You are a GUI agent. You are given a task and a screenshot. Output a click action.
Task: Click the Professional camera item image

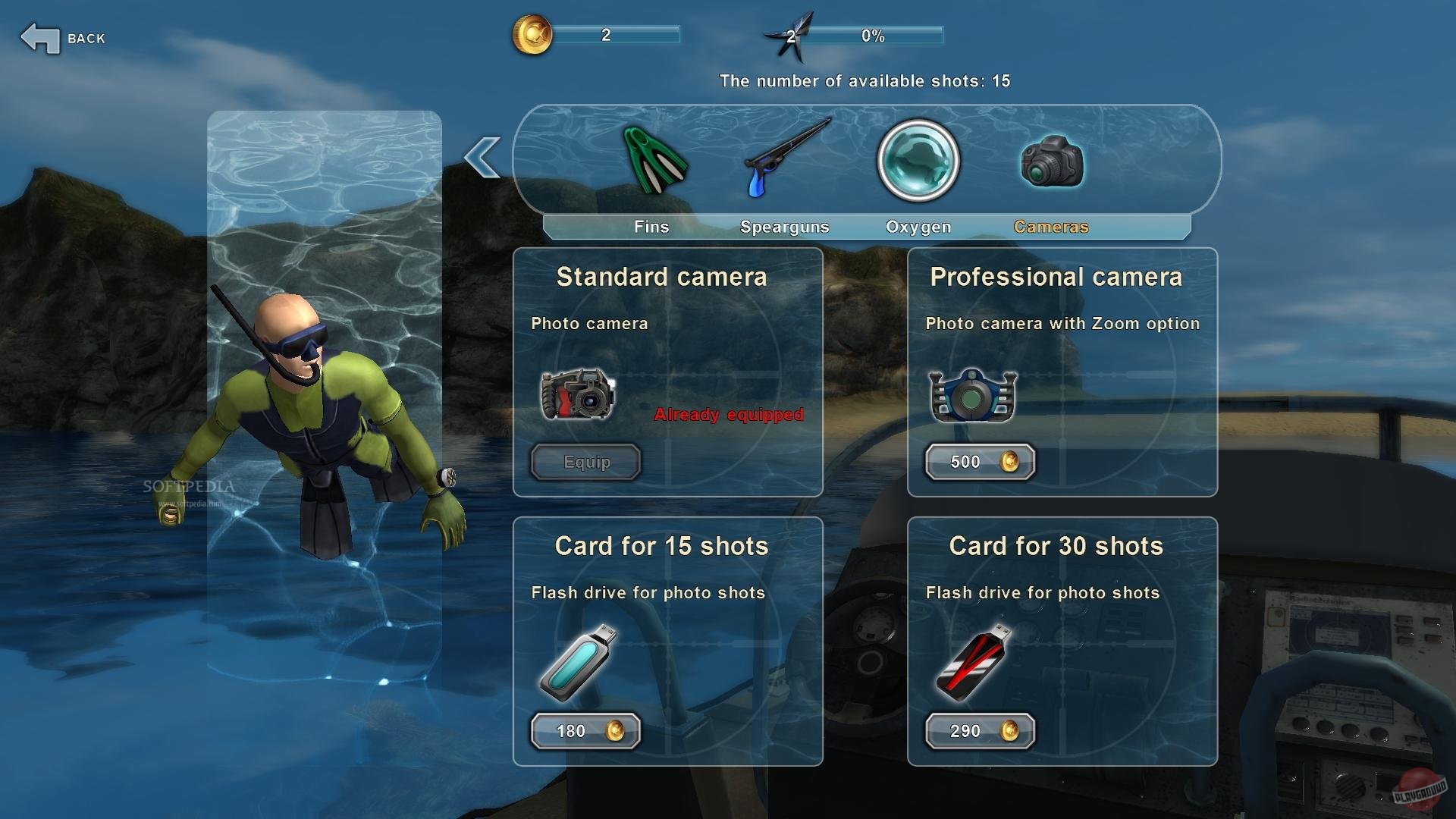[x=973, y=394]
